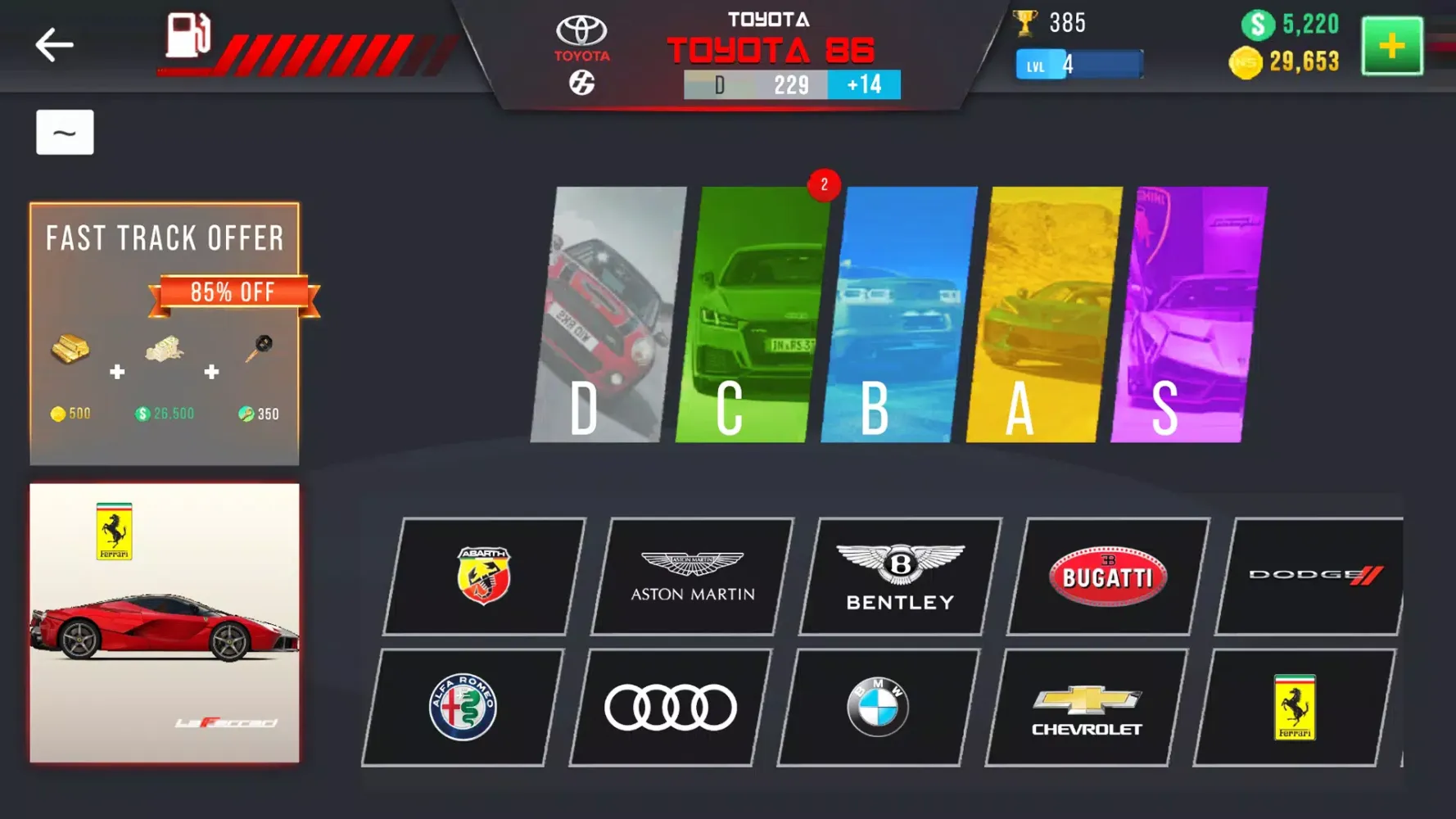
Task: Select the Bugatti brand tile
Action: coord(1106,573)
